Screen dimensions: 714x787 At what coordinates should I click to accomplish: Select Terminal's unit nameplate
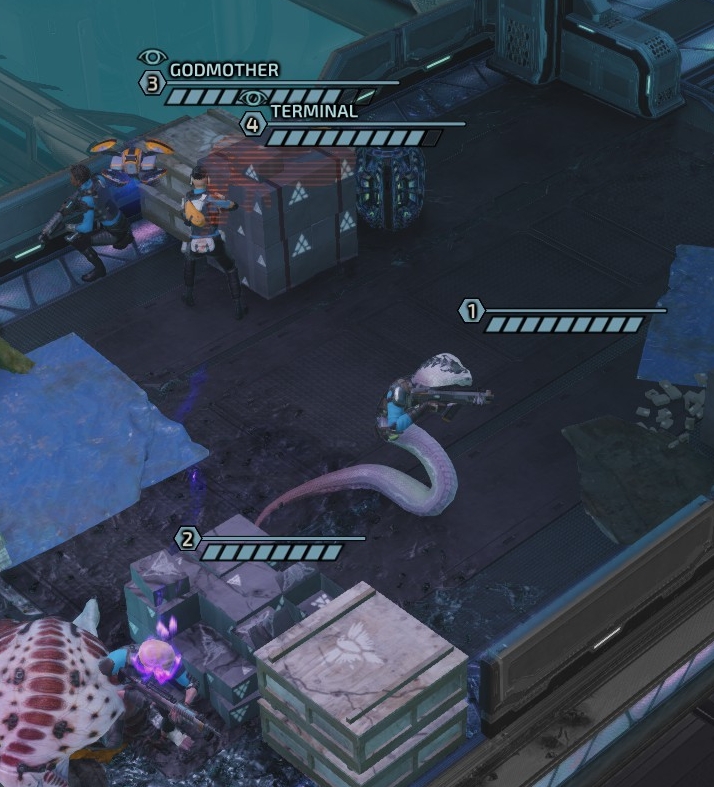313,112
